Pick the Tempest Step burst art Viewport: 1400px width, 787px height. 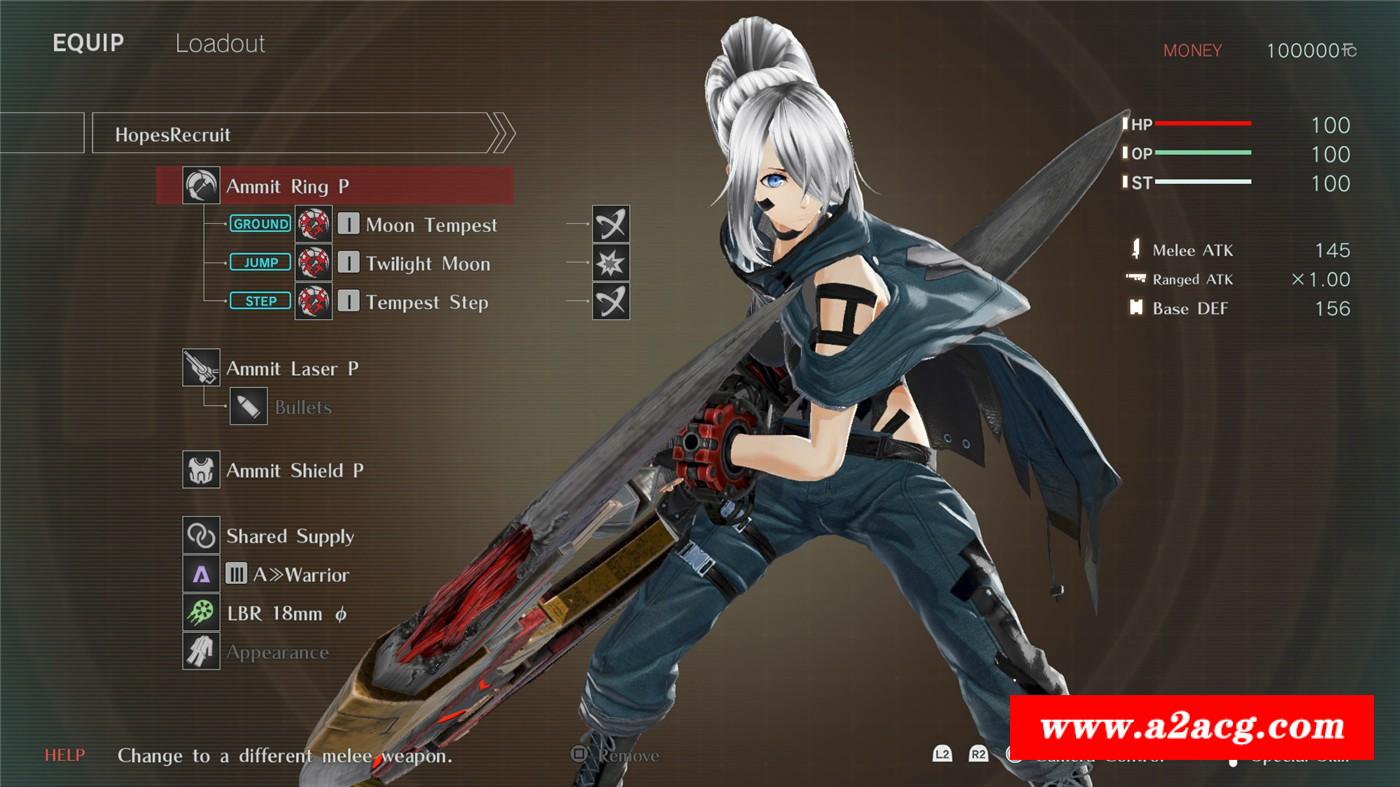point(426,302)
